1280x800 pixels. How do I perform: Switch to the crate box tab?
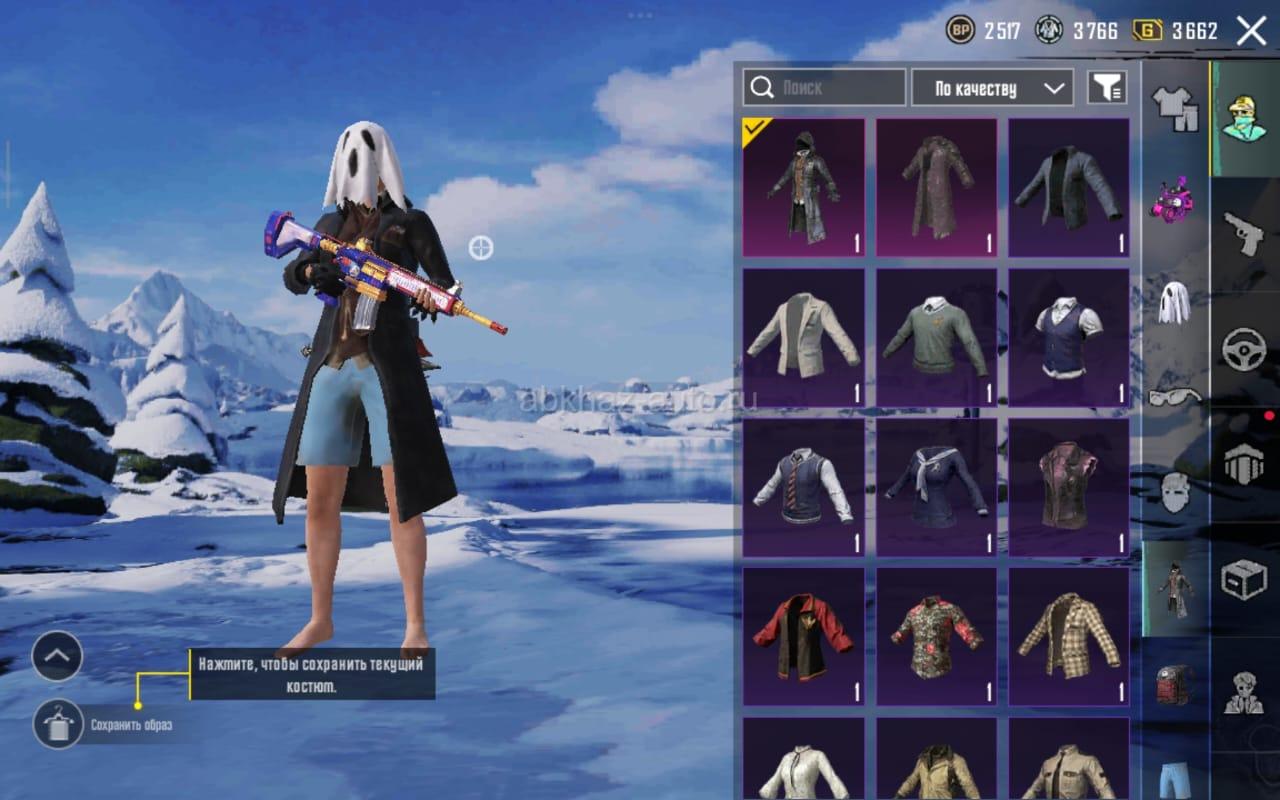(x=1244, y=579)
